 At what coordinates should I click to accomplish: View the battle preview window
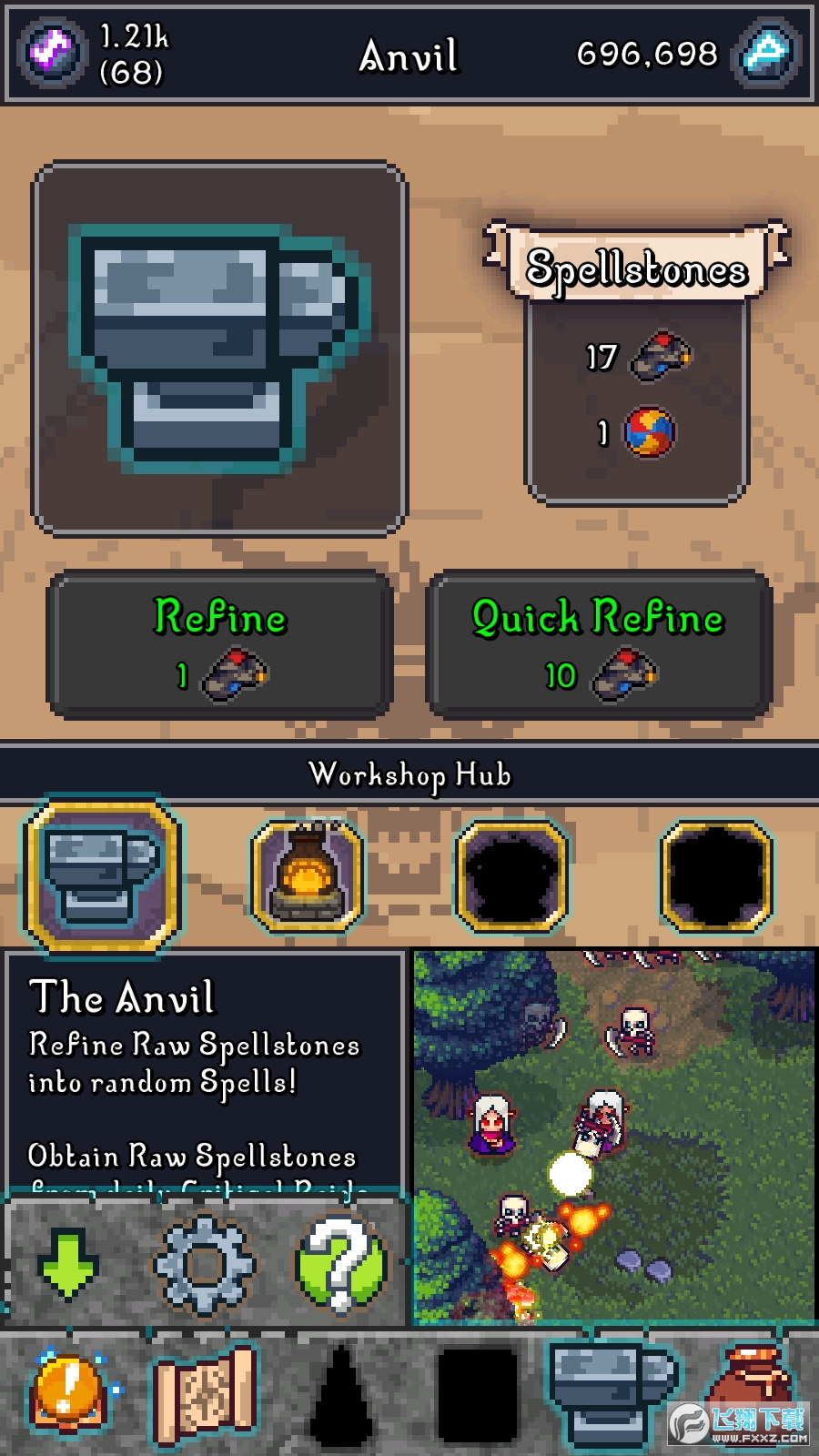click(x=613, y=1136)
